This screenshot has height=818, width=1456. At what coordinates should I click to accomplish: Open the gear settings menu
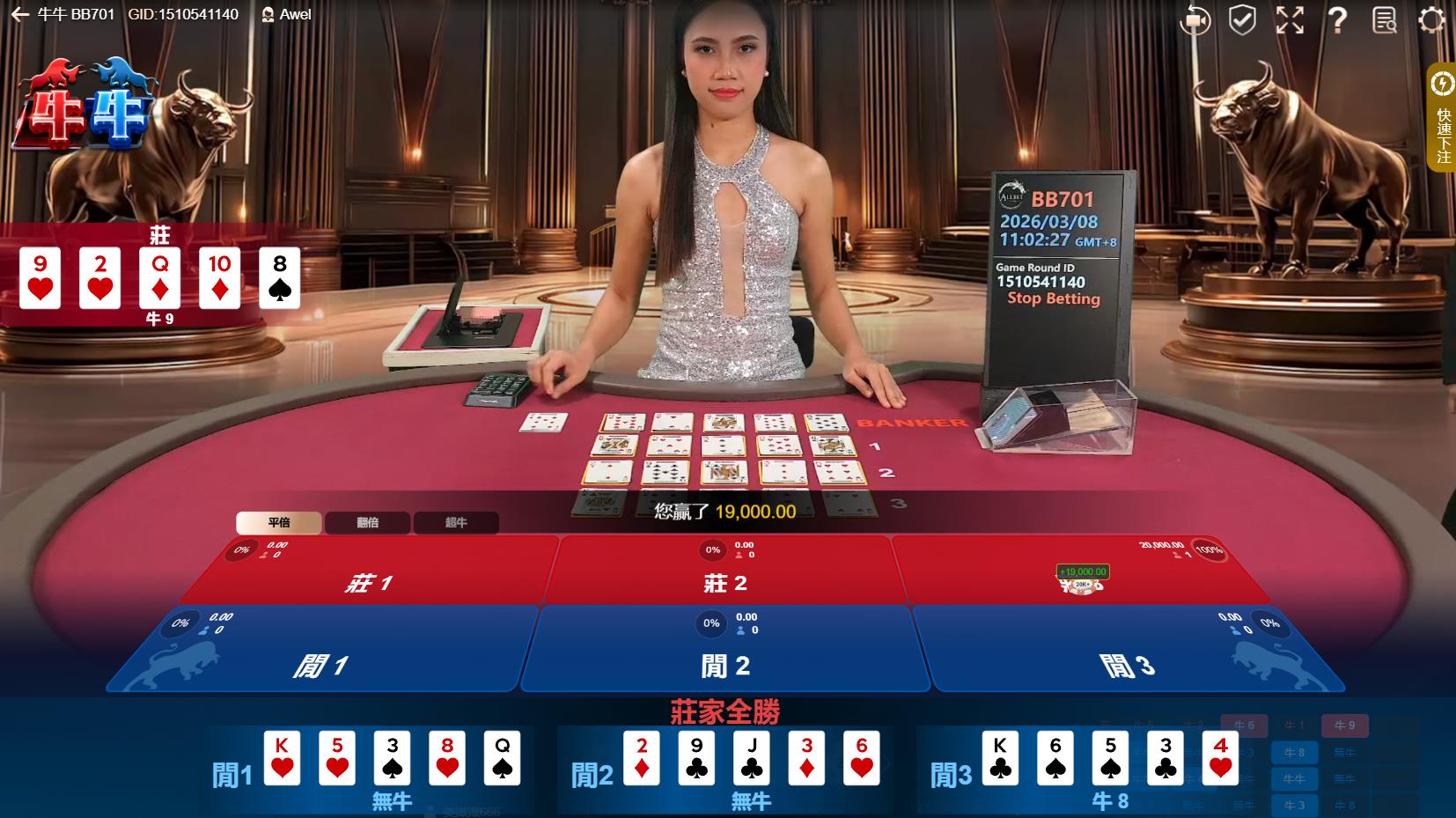[x=1432, y=19]
